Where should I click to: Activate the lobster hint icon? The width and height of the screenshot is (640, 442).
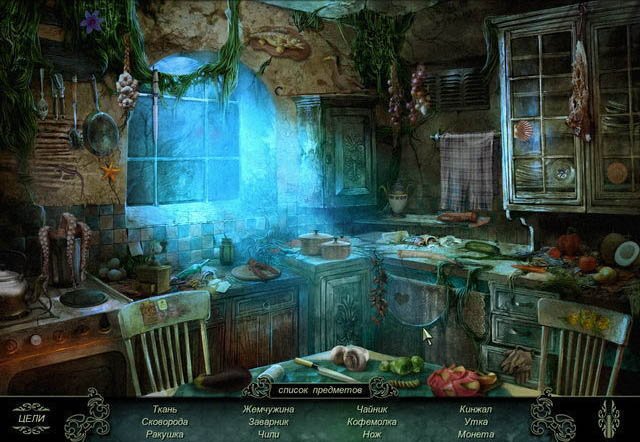608,417
